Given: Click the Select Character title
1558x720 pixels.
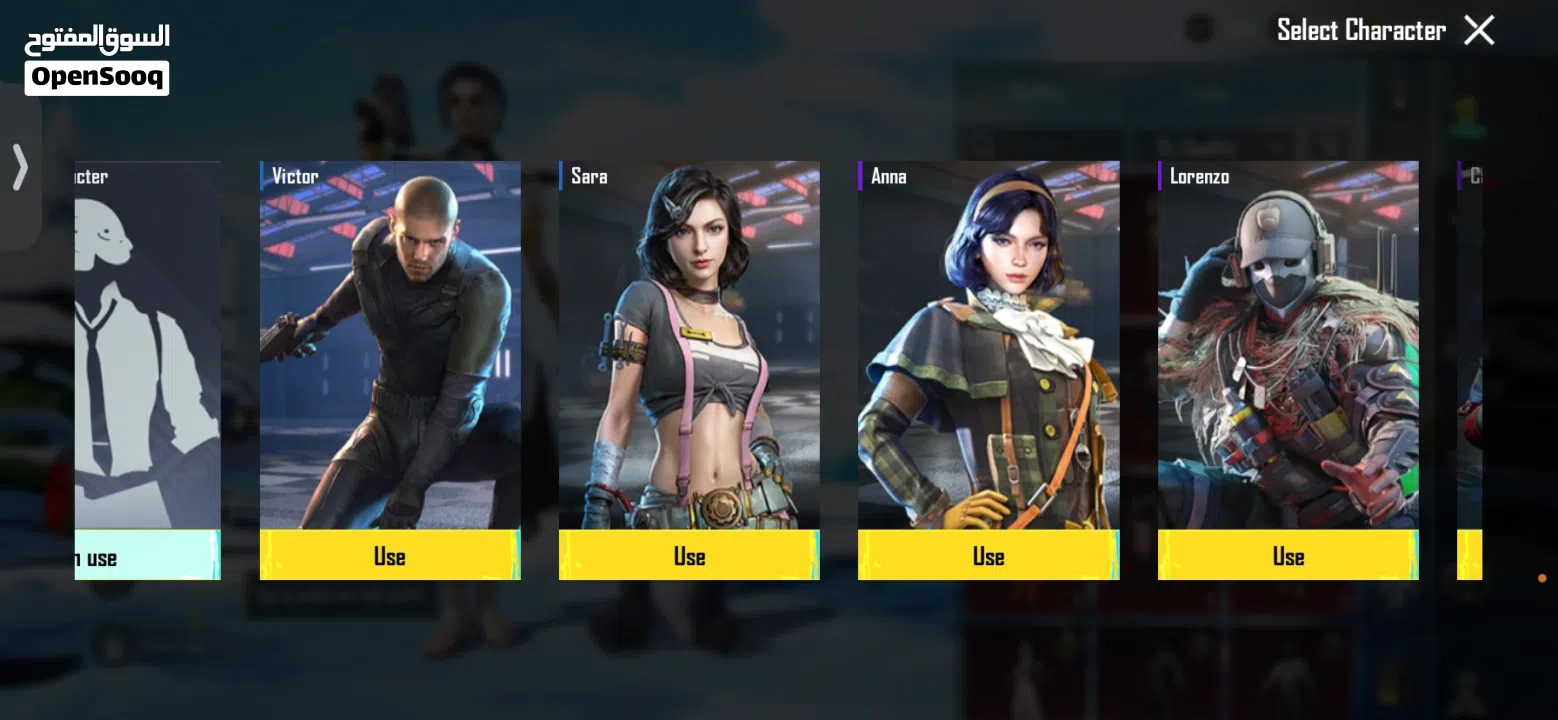Looking at the screenshot, I should tap(1362, 30).
